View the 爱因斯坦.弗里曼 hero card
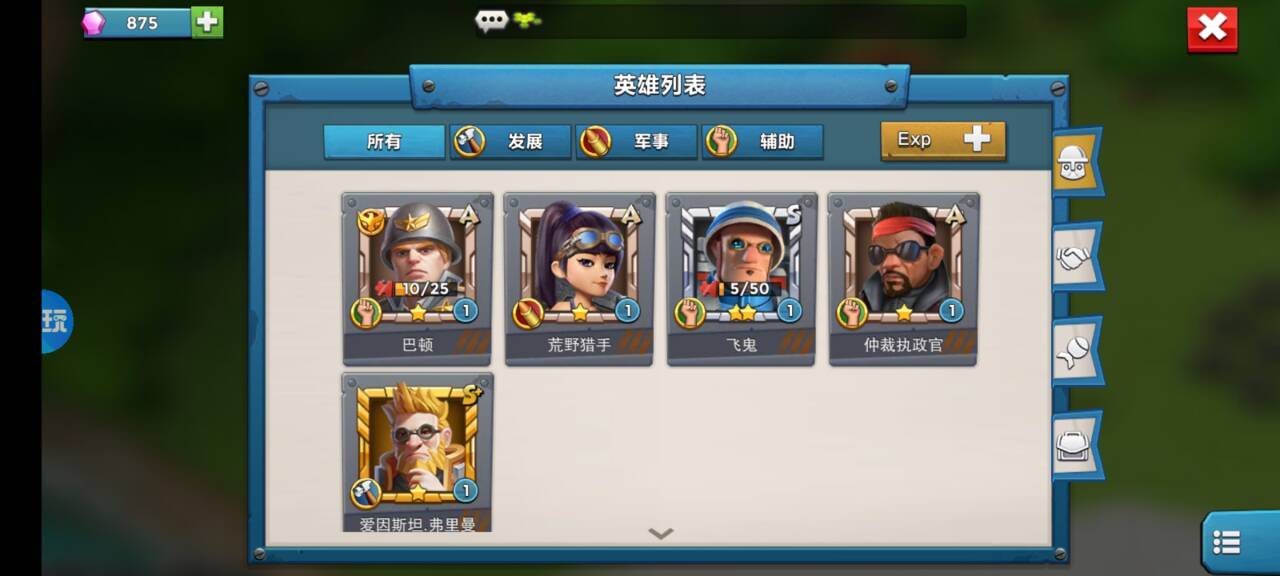Viewport: 1280px width, 576px height. (x=417, y=450)
